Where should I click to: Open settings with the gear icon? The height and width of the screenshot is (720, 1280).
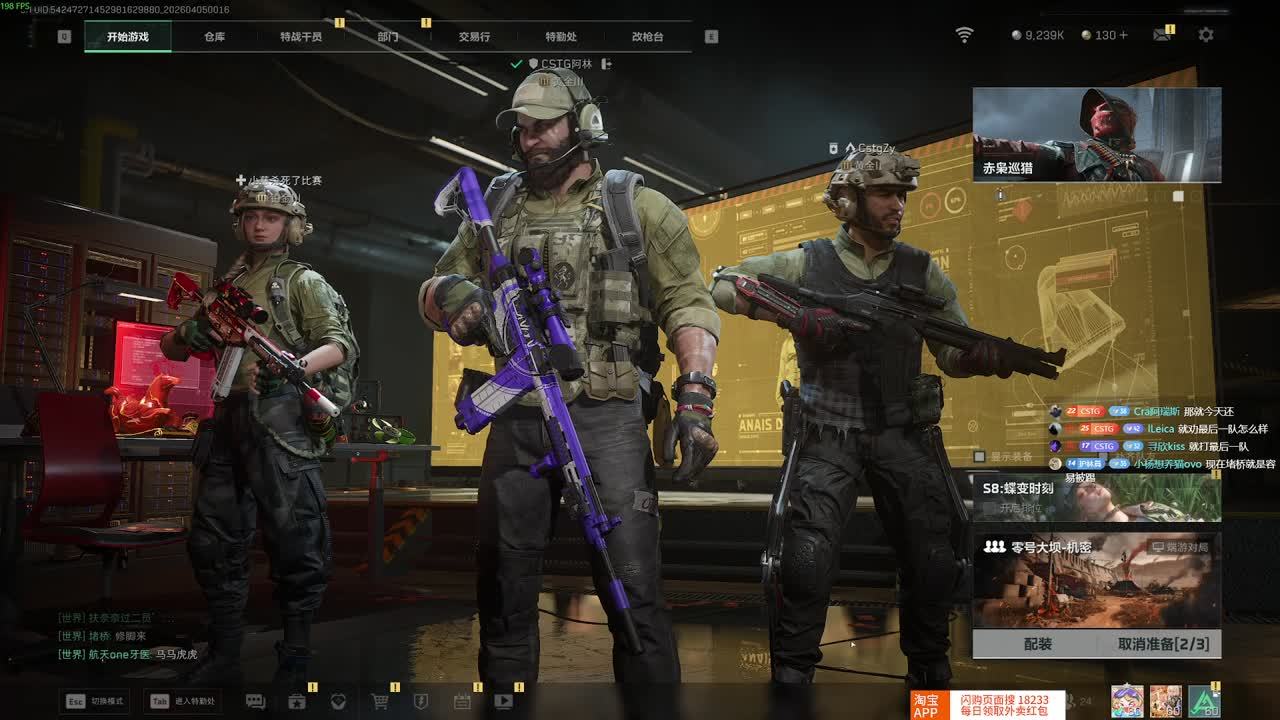coord(1206,35)
